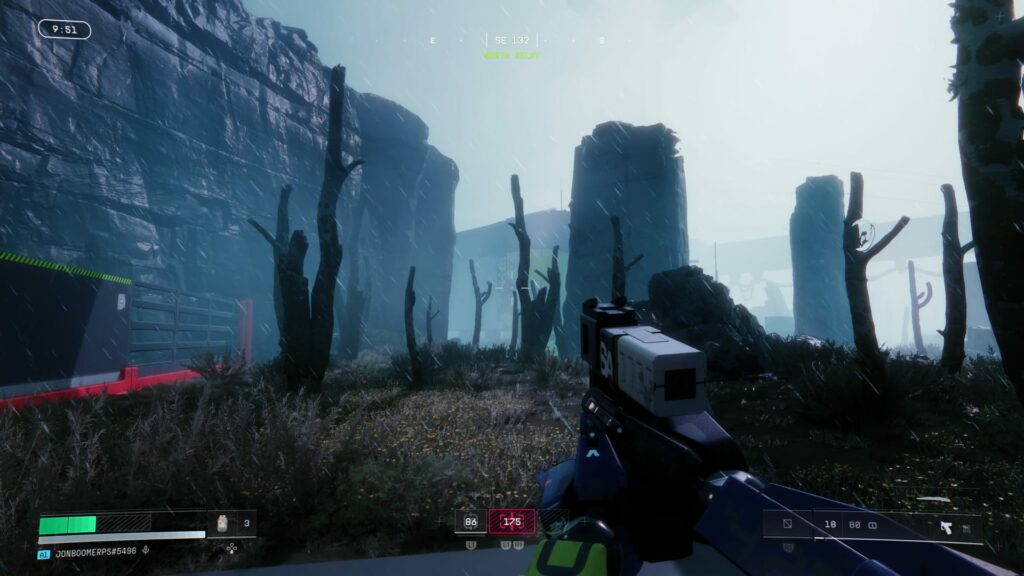Image resolution: width=1024 pixels, height=576 pixels.
Task: Select the equipped weapon silhouette icon
Action: coord(945,526)
